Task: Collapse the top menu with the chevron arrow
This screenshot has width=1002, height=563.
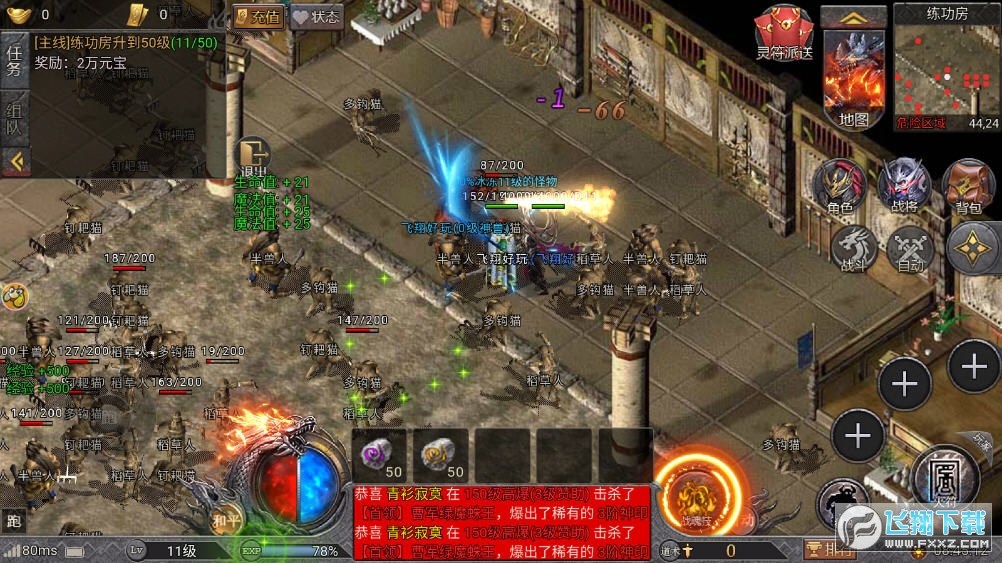Action: tap(853, 16)
